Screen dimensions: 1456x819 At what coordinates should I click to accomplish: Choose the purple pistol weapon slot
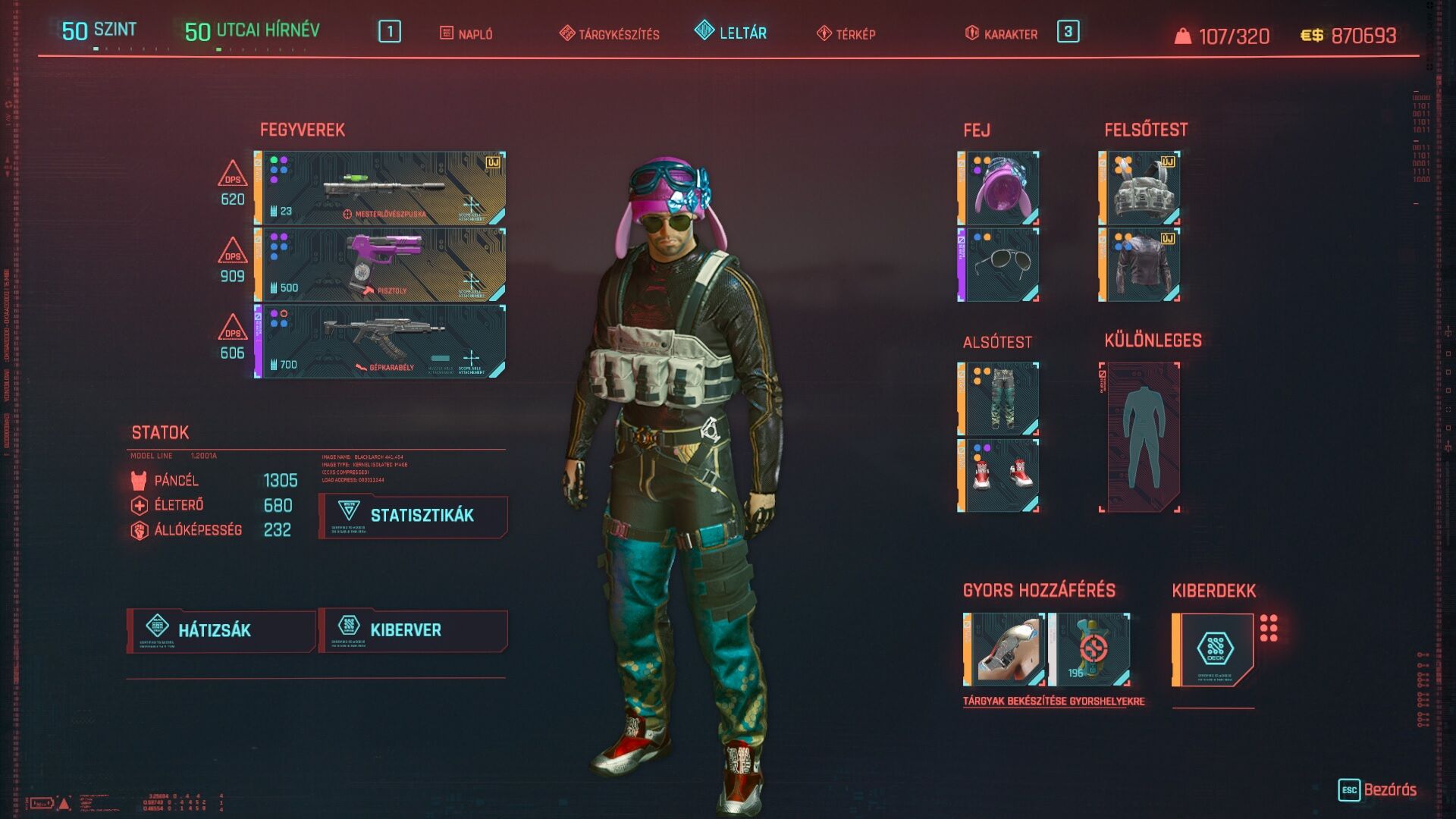(x=381, y=265)
